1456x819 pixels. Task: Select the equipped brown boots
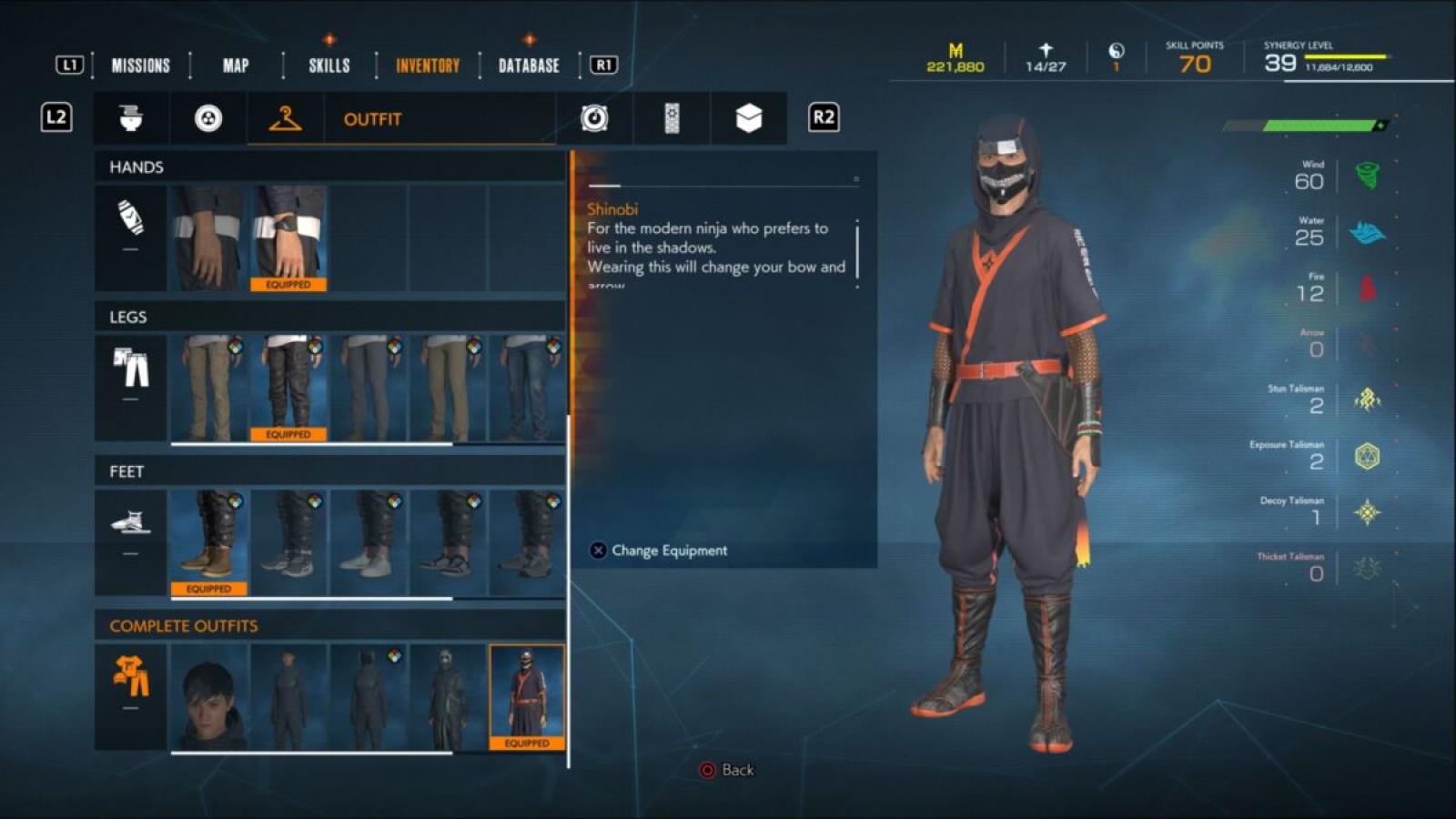coord(209,542)
